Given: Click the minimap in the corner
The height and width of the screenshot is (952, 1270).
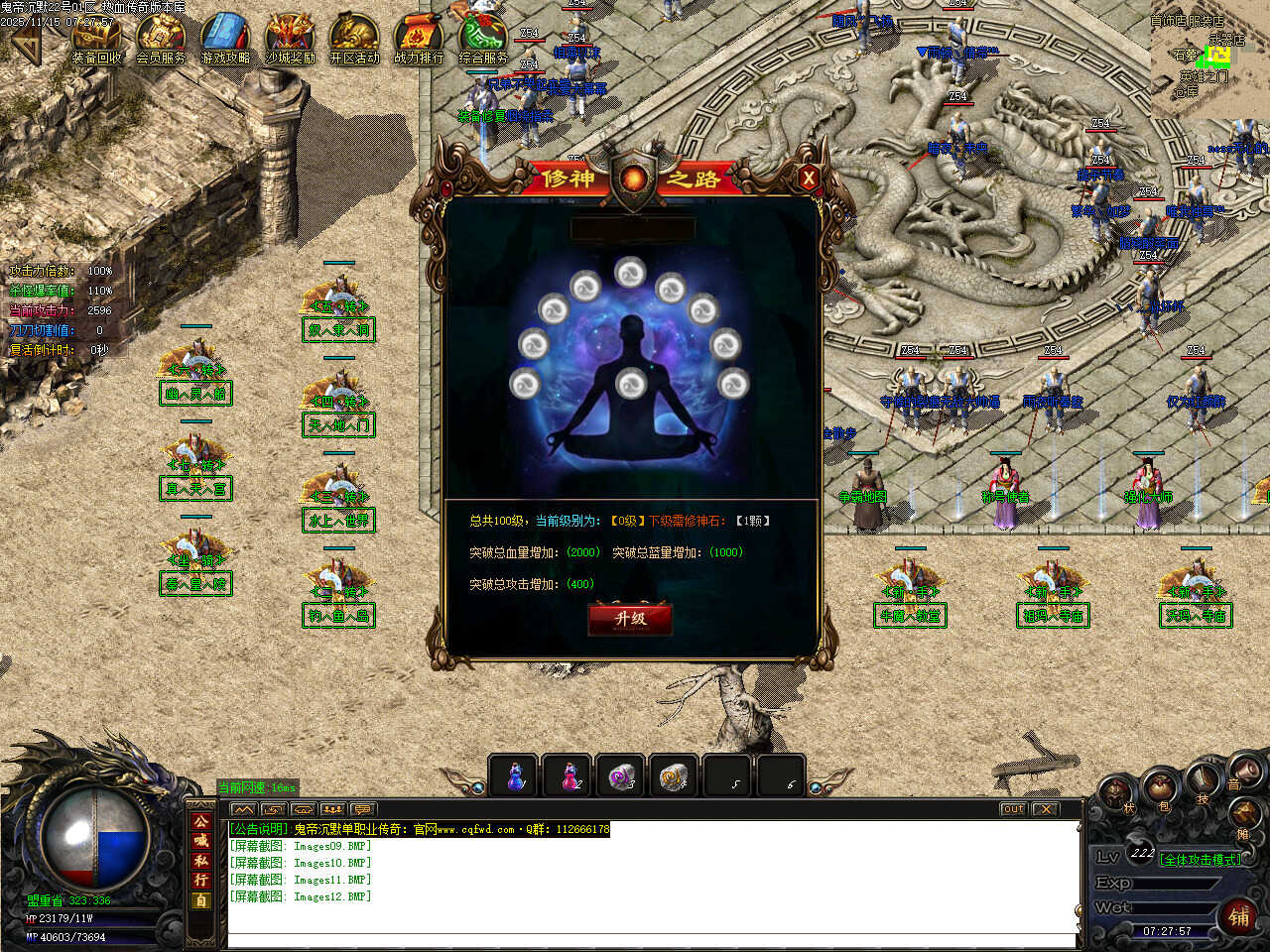Looking at the screenshot, I should [x=1208, y=59].
